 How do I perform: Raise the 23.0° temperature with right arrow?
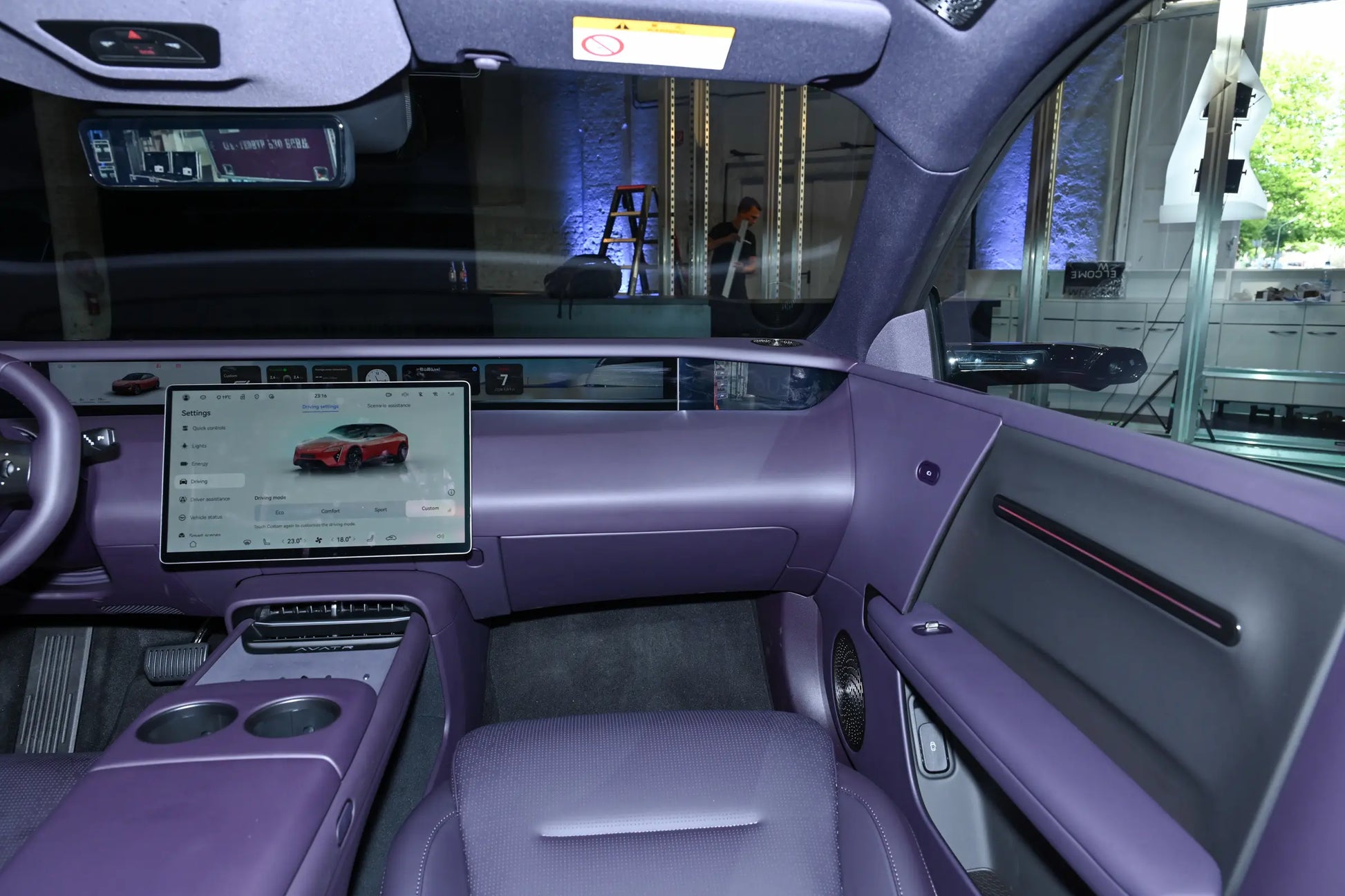coord(305,541)
